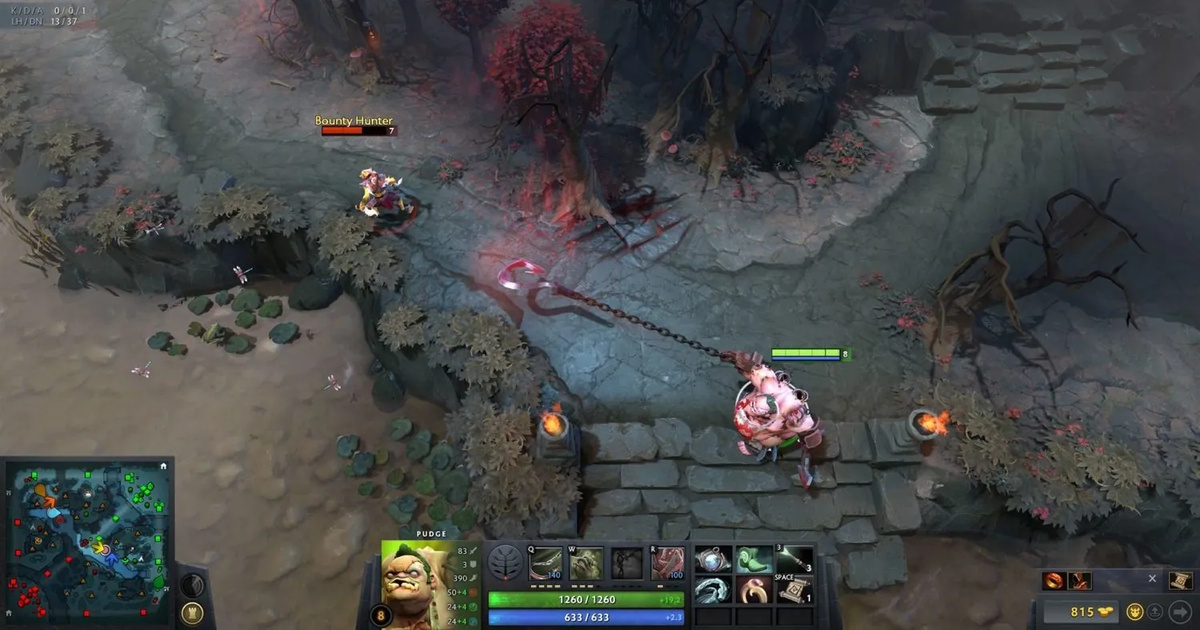The height and width of the screenshot is (630, 1200).
Task: Select the courier with the gold icon
Action: click(1135, 612)
